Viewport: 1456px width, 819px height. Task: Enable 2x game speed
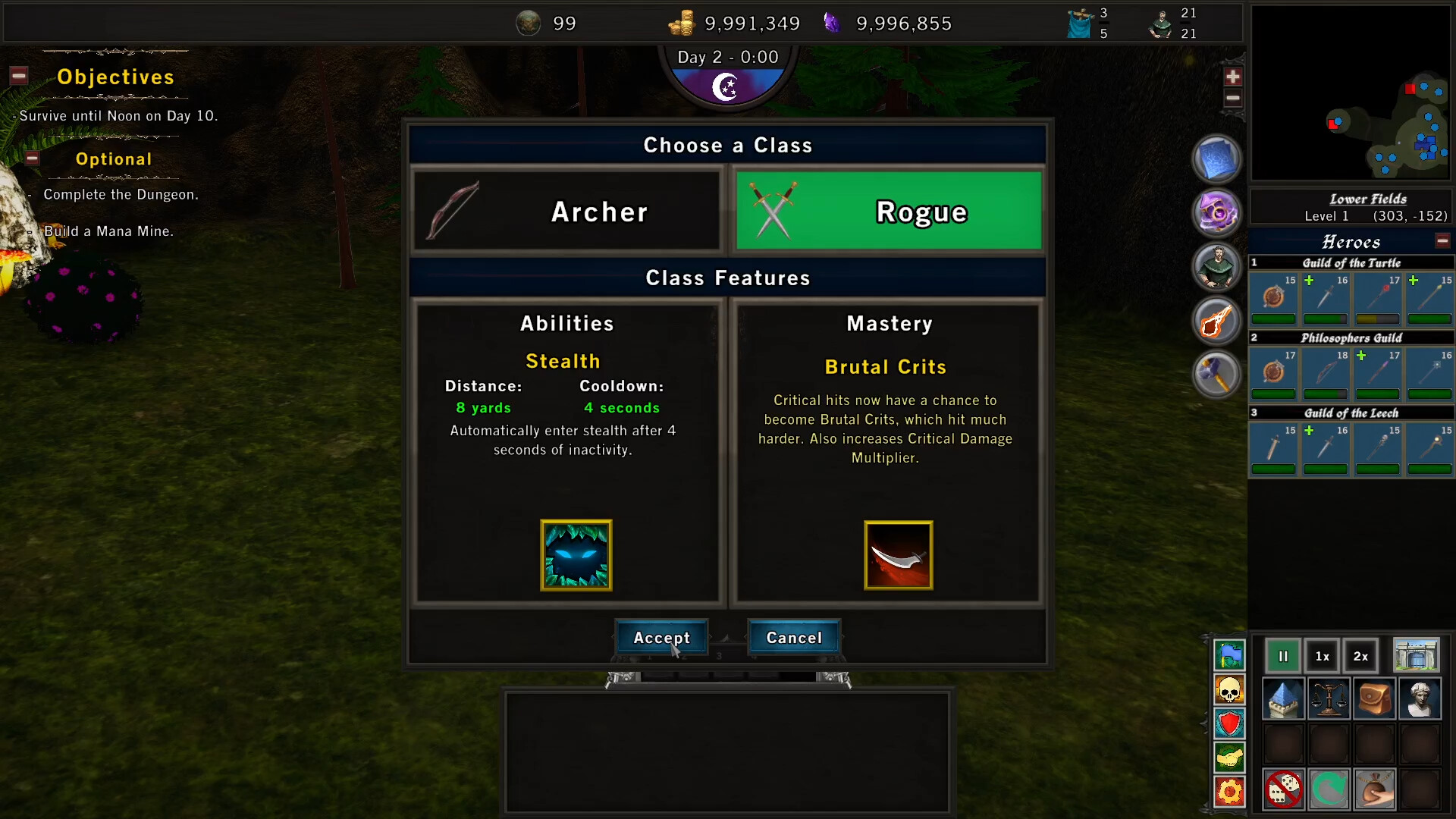[x=1360, y=656]
